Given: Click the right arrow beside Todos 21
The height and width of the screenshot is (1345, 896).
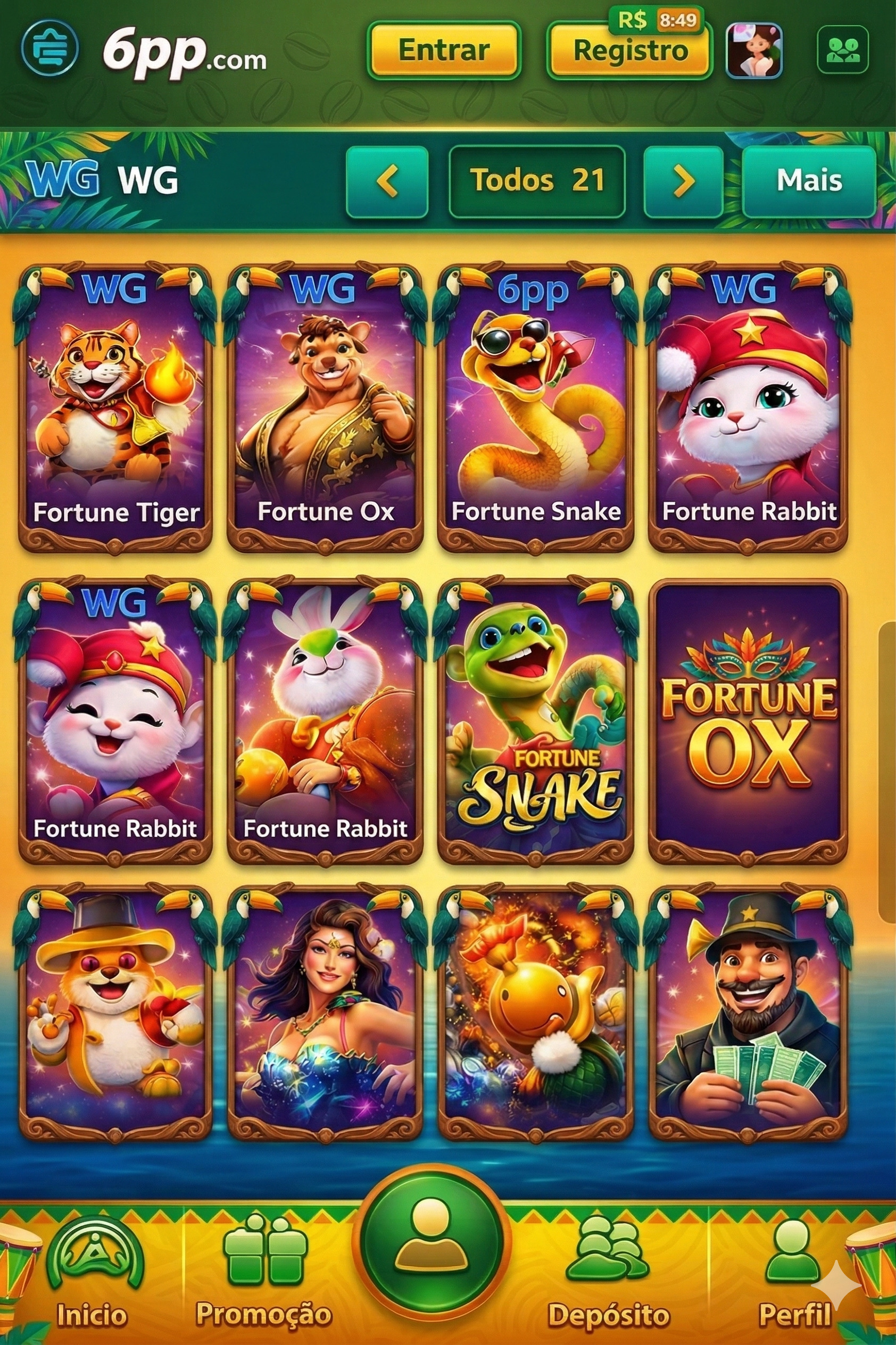Looking at the screenshot, I should click(x=683, y=182).
